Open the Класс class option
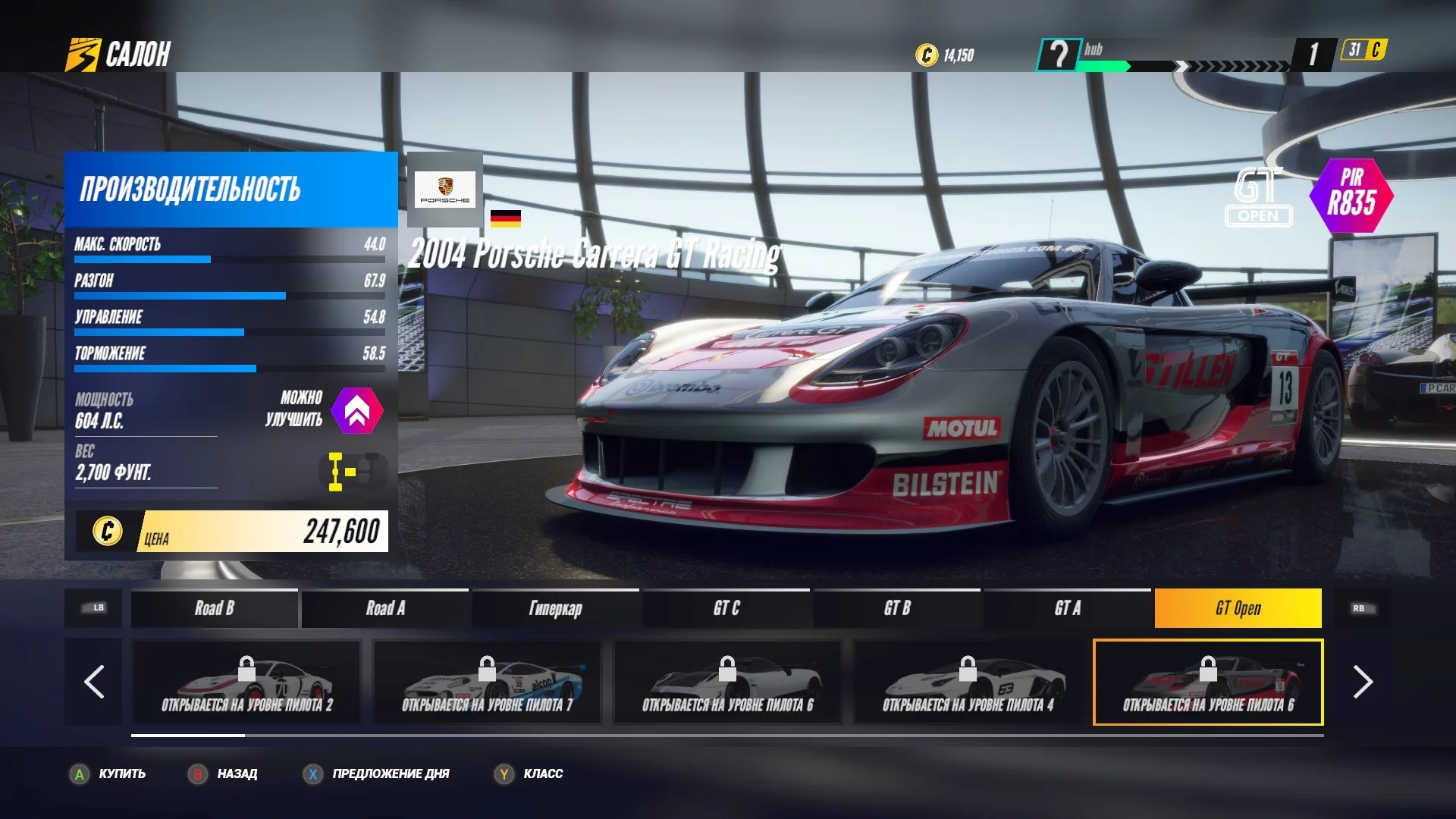The height and width of the screenshot is (819, 1456). pyautogui.click(x=529, y=773)
